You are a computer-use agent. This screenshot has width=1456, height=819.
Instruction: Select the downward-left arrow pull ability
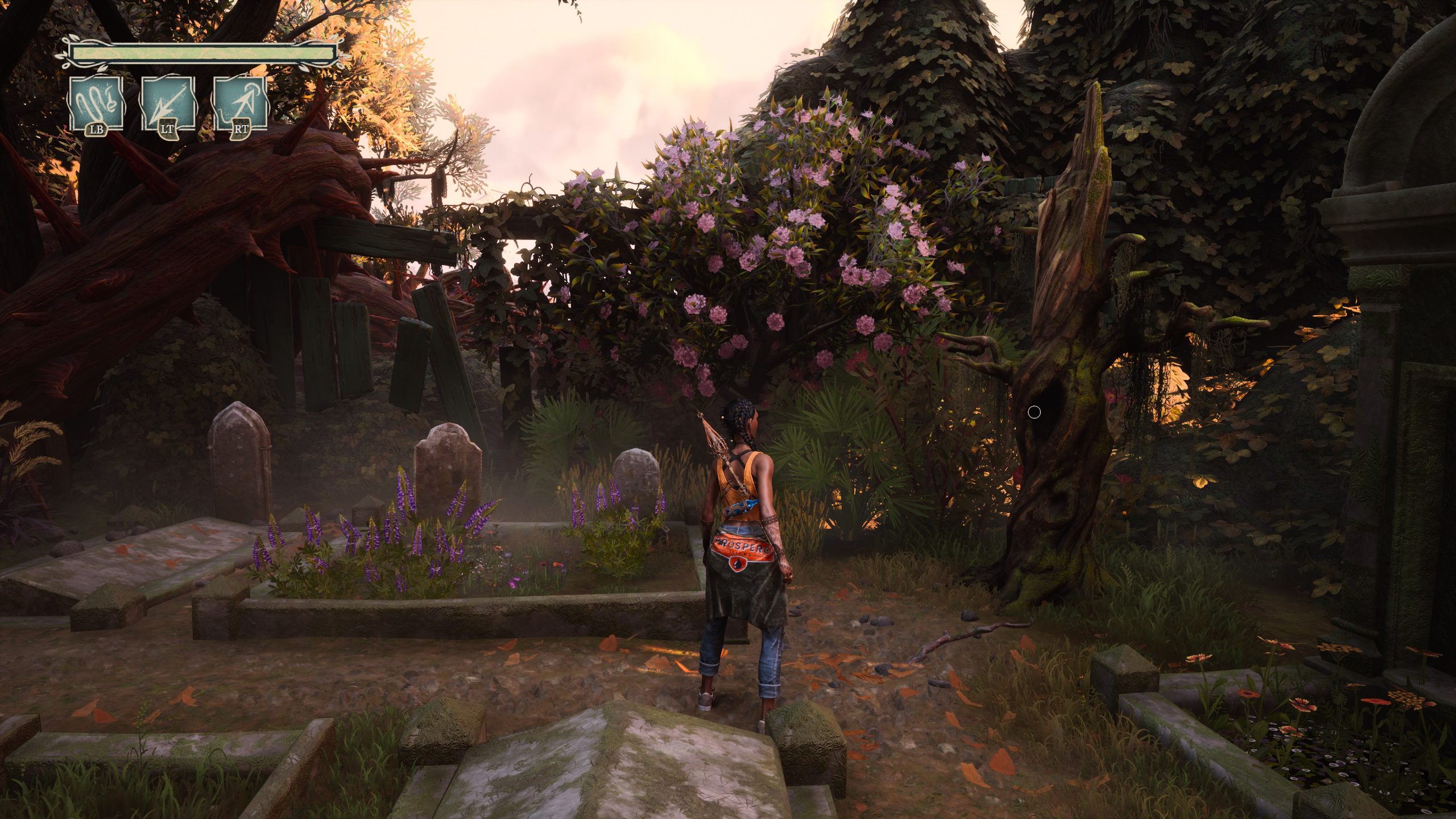[168, 105]
